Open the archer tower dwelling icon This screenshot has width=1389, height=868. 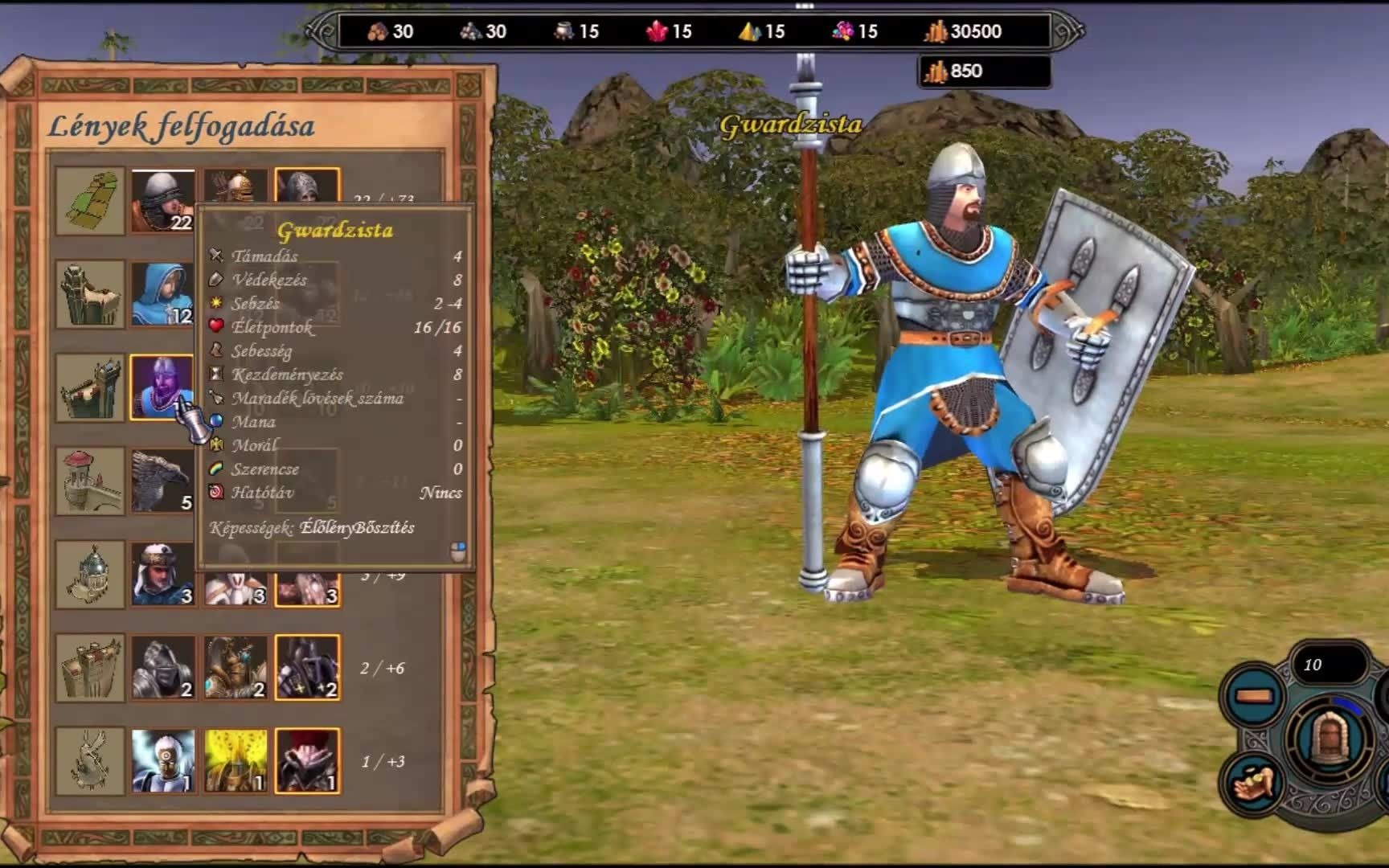(x=90, y=294)
